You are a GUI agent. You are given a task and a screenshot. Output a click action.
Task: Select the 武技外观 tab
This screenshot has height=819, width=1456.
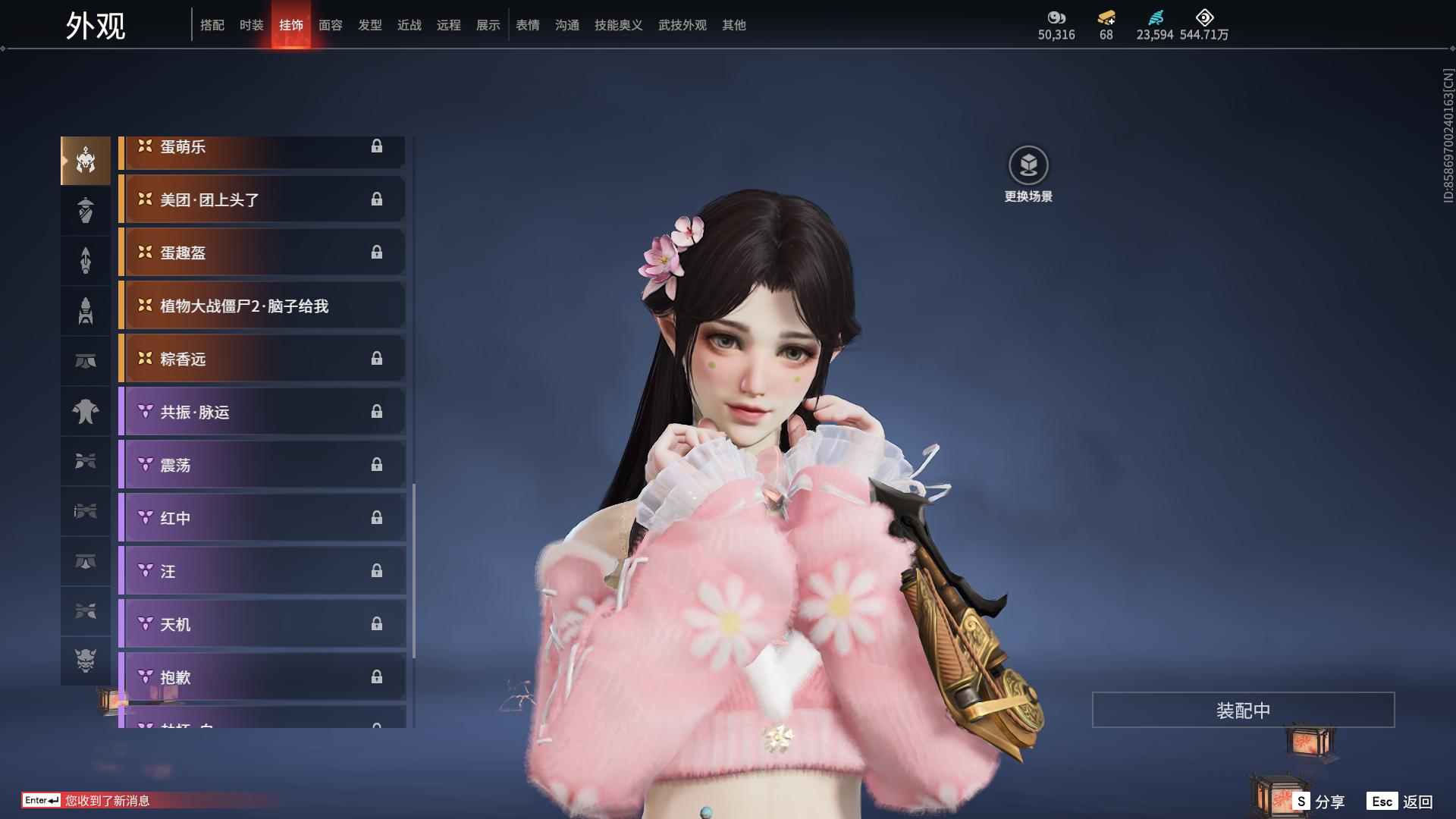[682, 25]
